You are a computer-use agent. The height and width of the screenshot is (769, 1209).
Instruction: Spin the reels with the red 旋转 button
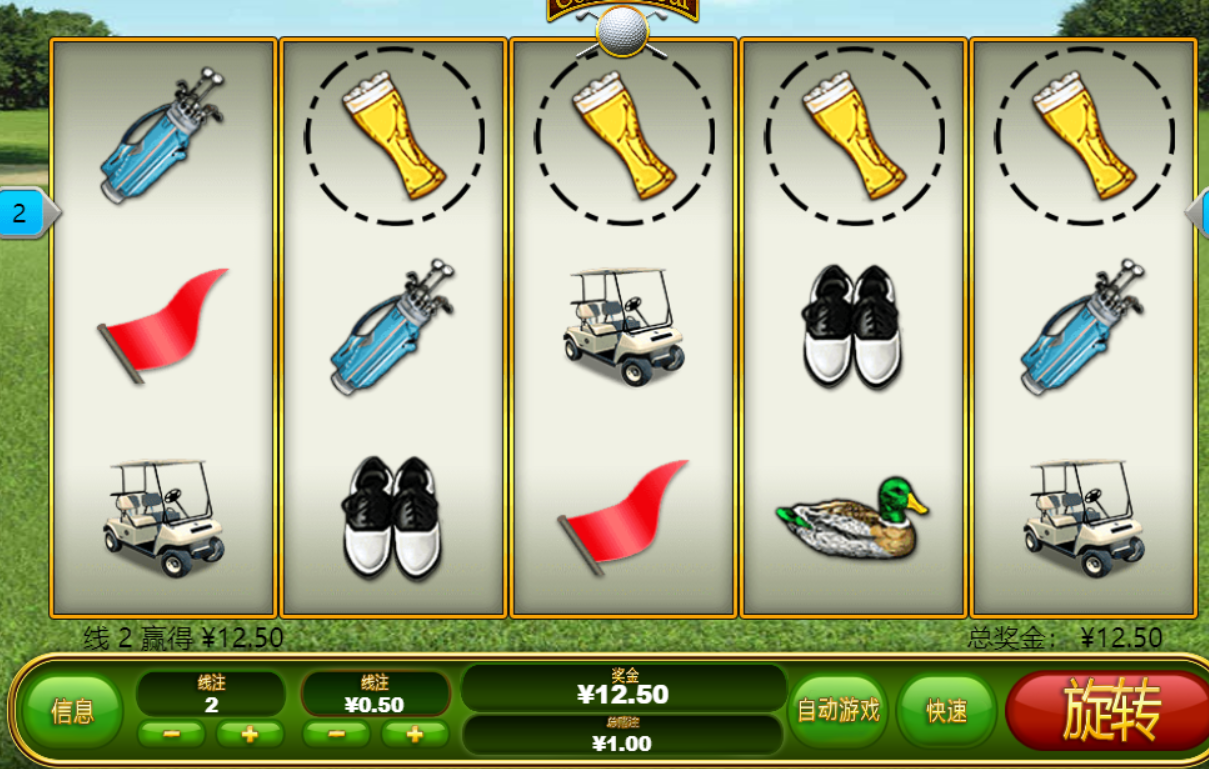pyautogui.click(x=1110, y=710)
